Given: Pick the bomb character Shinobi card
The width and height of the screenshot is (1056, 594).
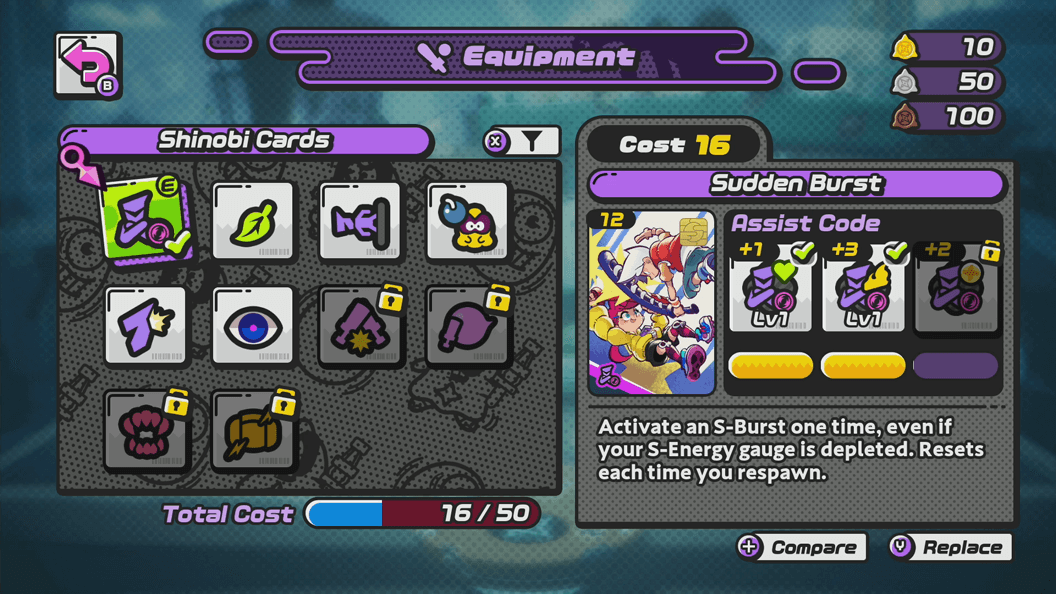Looking at the screenshot, I should point(467,222).
